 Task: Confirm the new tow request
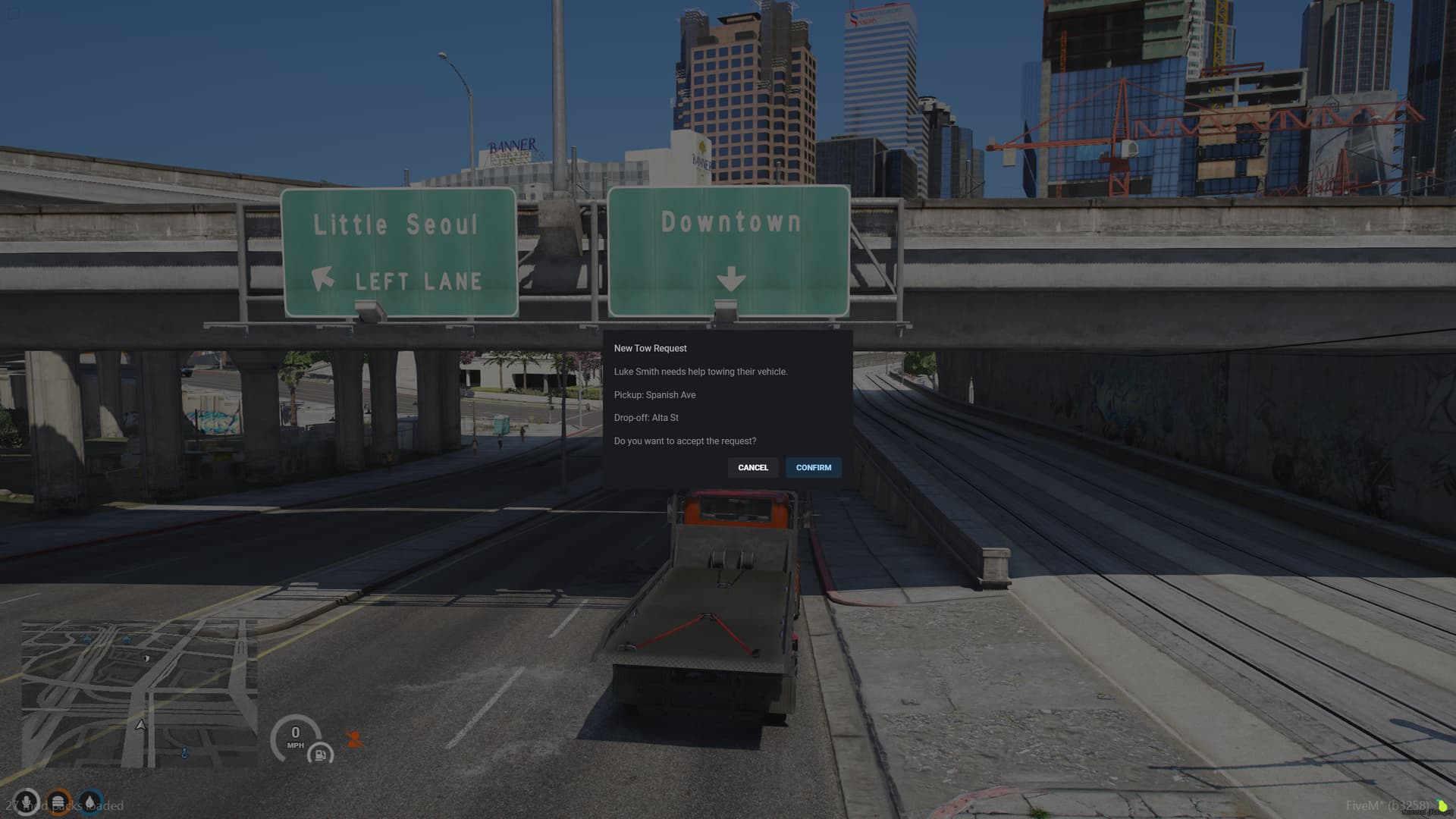point(813,467)
